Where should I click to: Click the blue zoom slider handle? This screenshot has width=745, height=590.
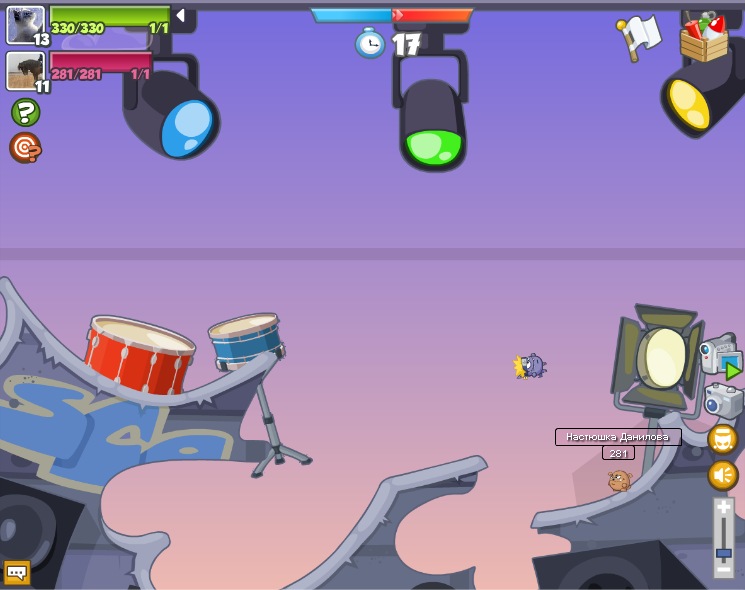tap(724, 551)
